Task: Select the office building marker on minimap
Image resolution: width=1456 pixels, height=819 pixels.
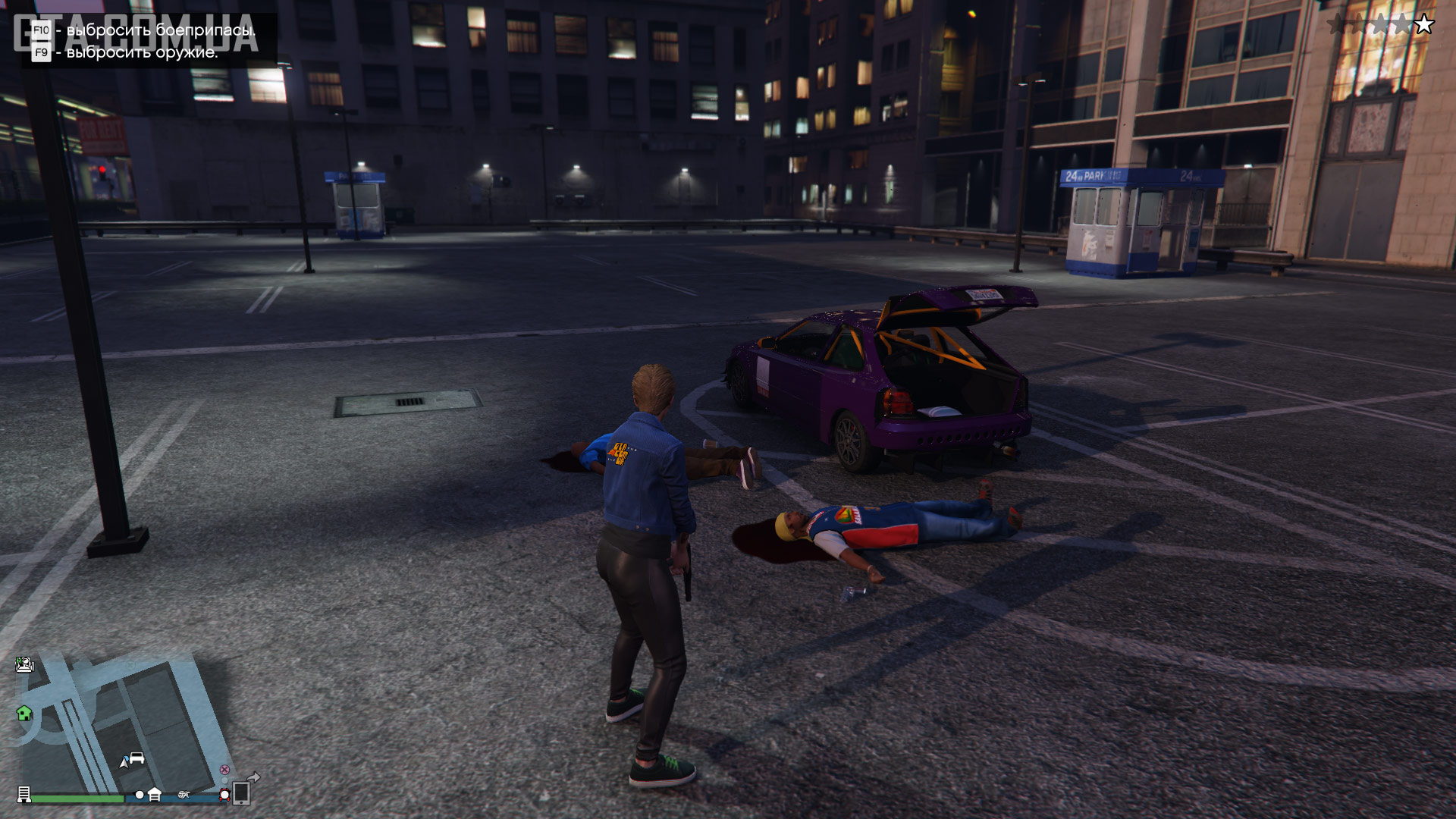Action: 24,795
